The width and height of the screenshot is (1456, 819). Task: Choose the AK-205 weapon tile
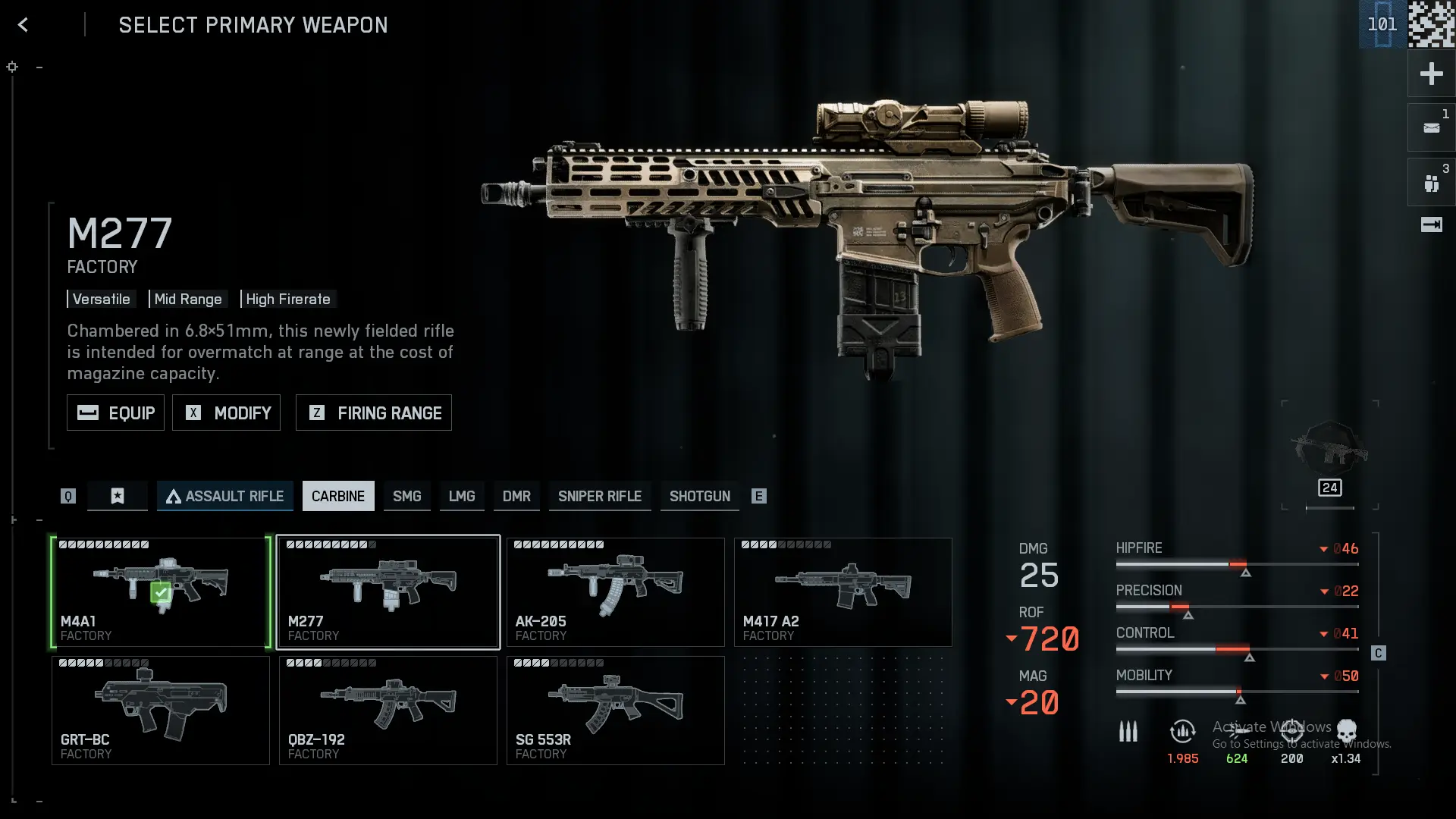click(x=616, y=592)
